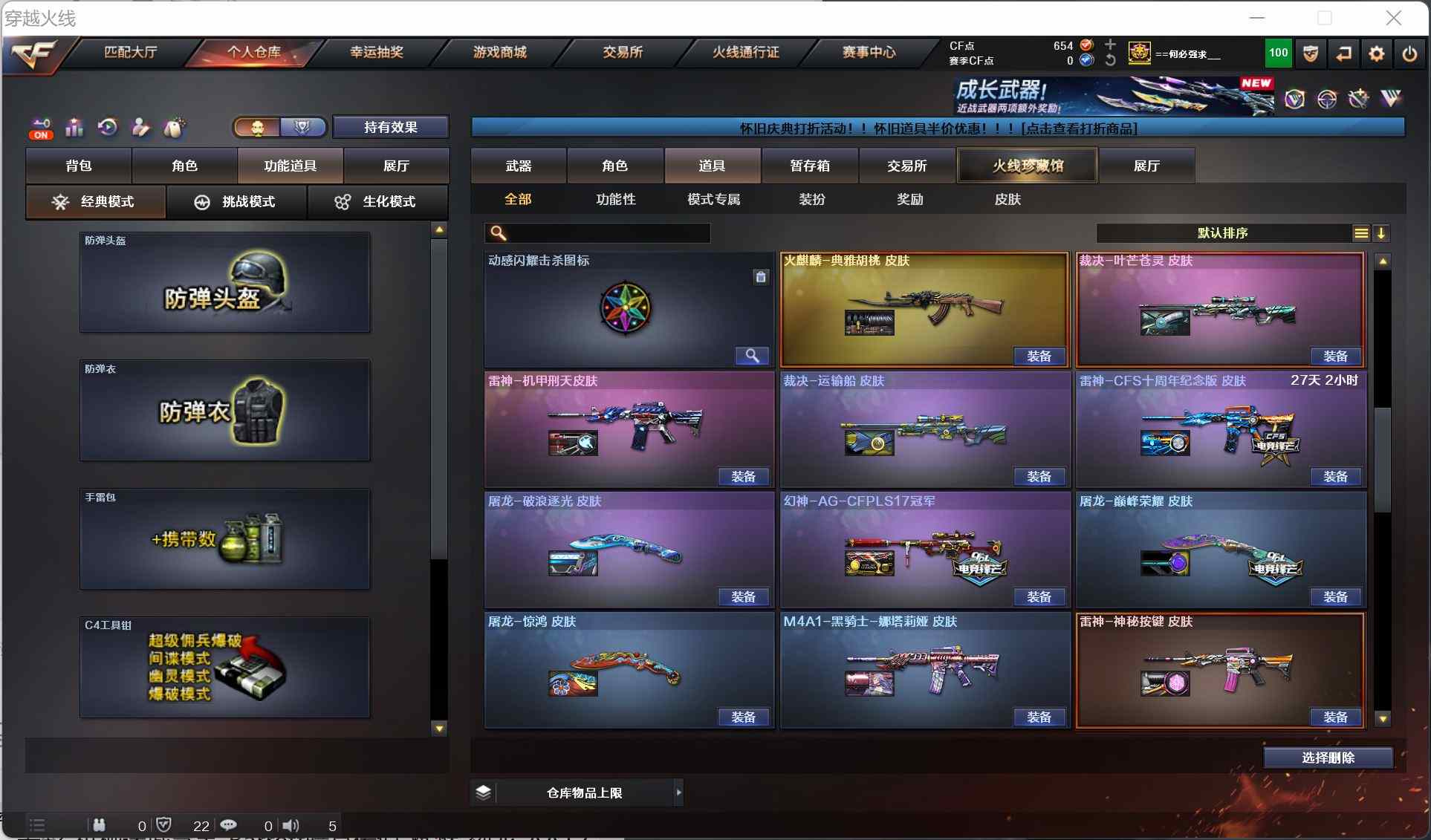Switch to 挑战模式 challenge mode
Image resolution: width=1431 pixels, height=840 pixels.
pyautogui.click(x=236, y=202)
